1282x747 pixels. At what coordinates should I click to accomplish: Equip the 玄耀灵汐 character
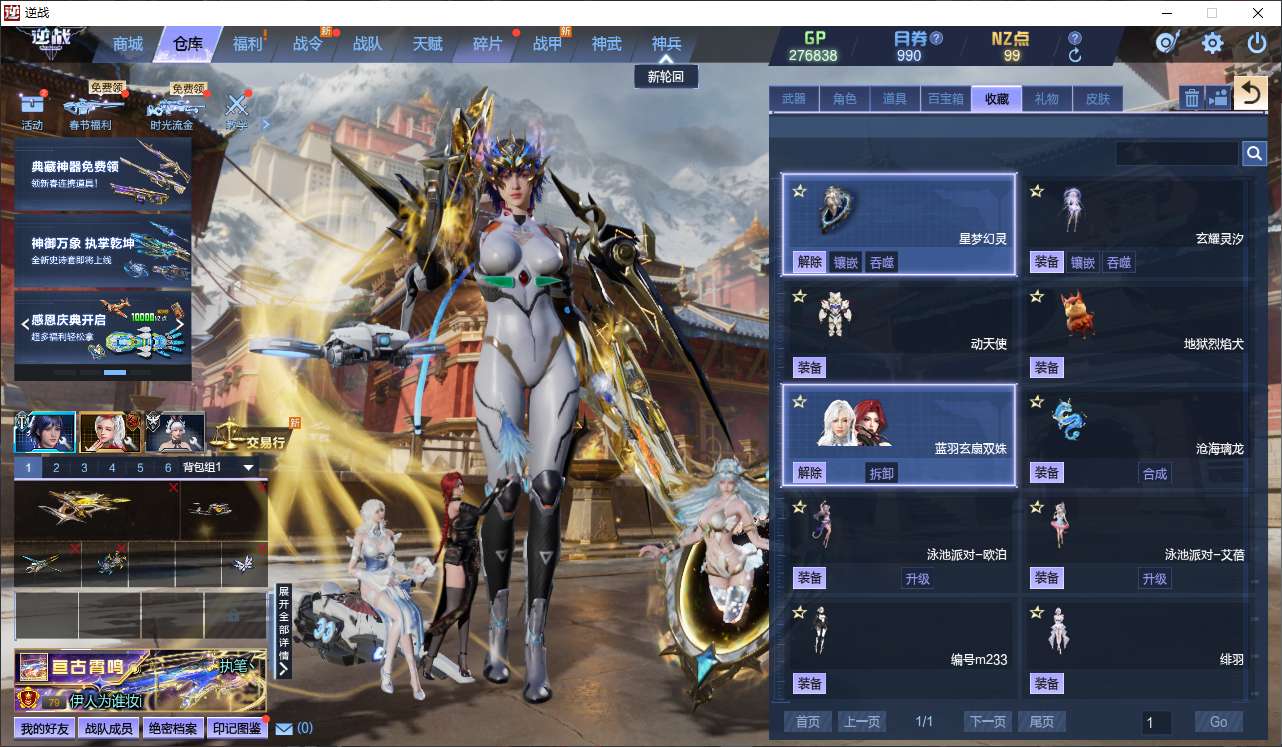(x=1046, y=262)
